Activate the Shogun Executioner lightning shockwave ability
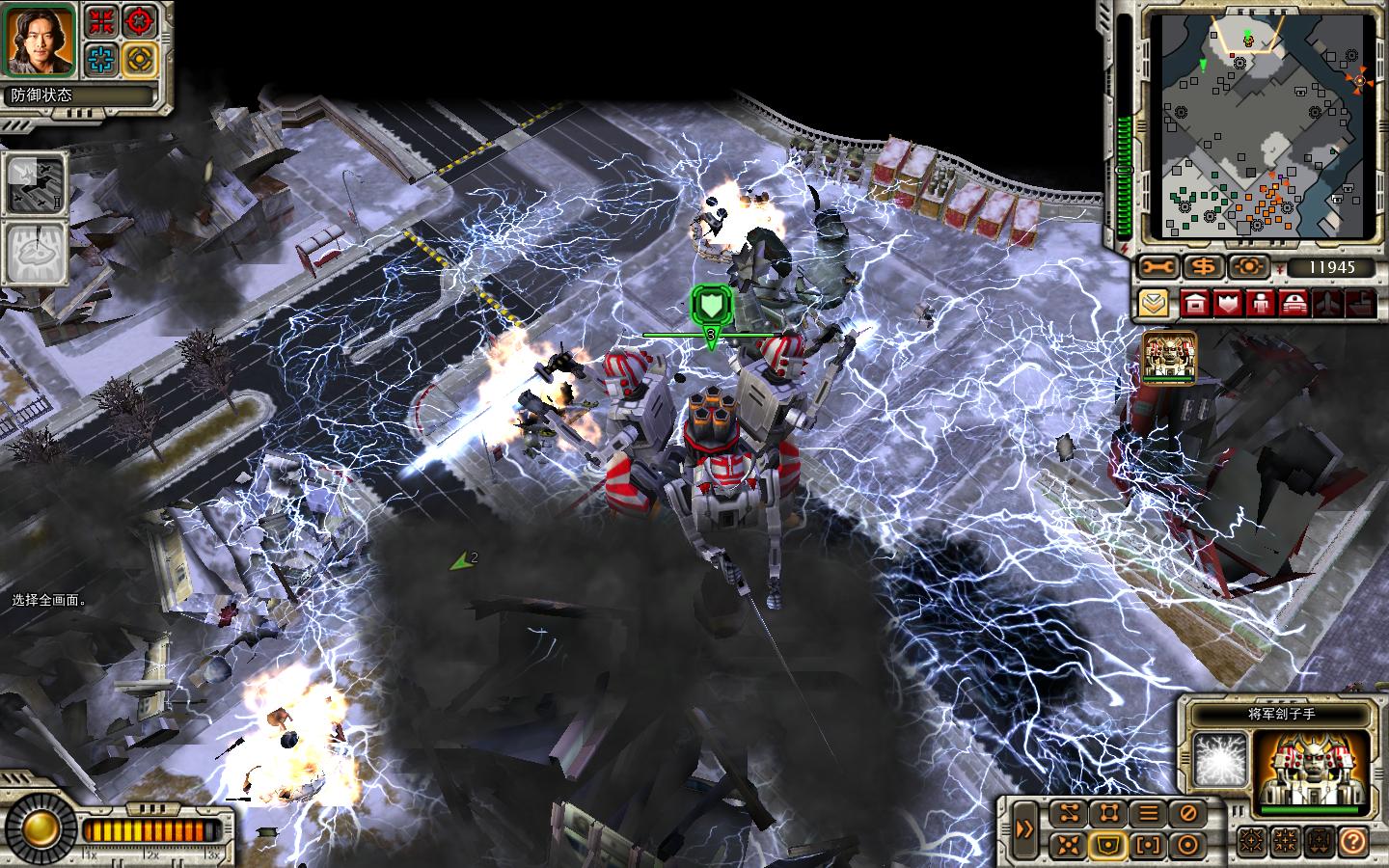The image size is (1389, 868). 1218,759
